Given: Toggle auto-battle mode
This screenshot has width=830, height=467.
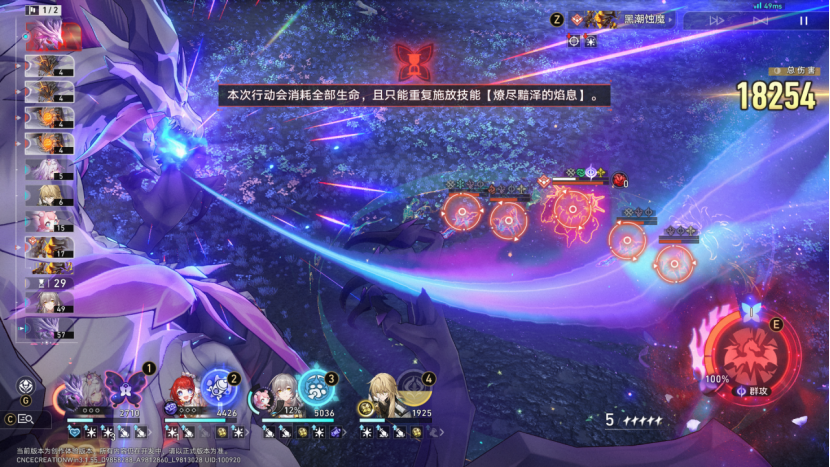Looking at the screenshot, I should pos(760,20).
